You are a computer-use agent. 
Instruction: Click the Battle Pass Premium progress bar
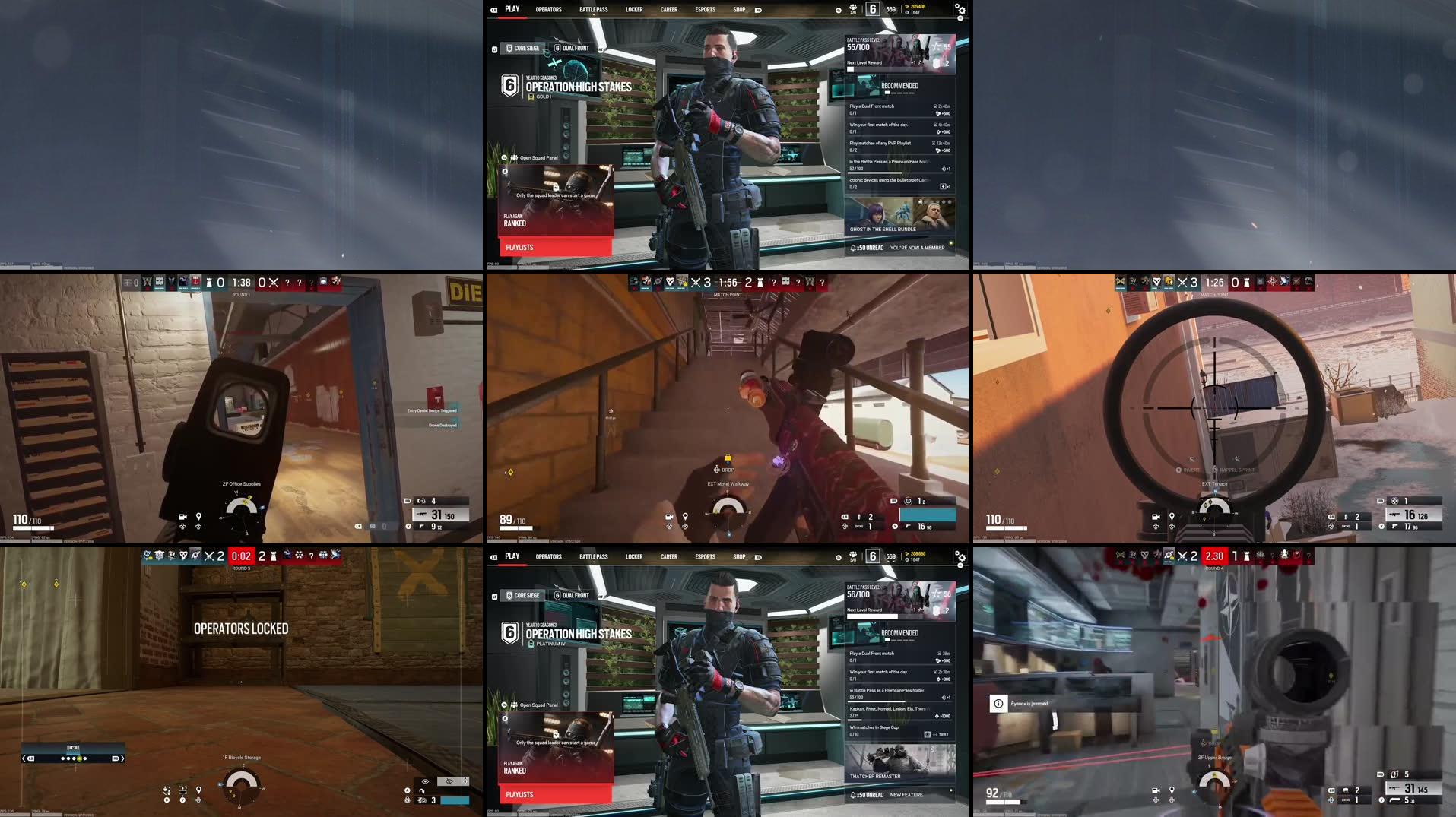pos(876,701)
